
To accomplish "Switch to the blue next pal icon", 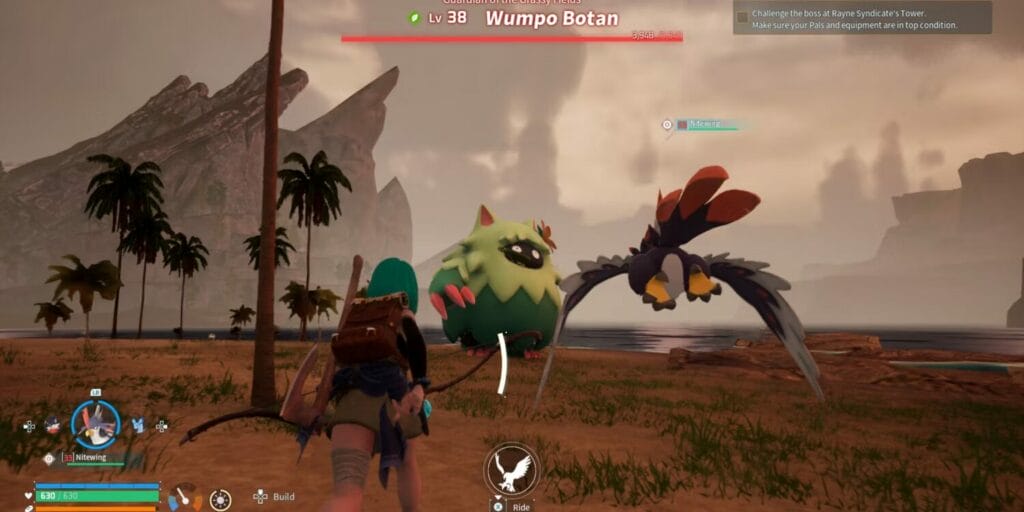I will [138, 425].
